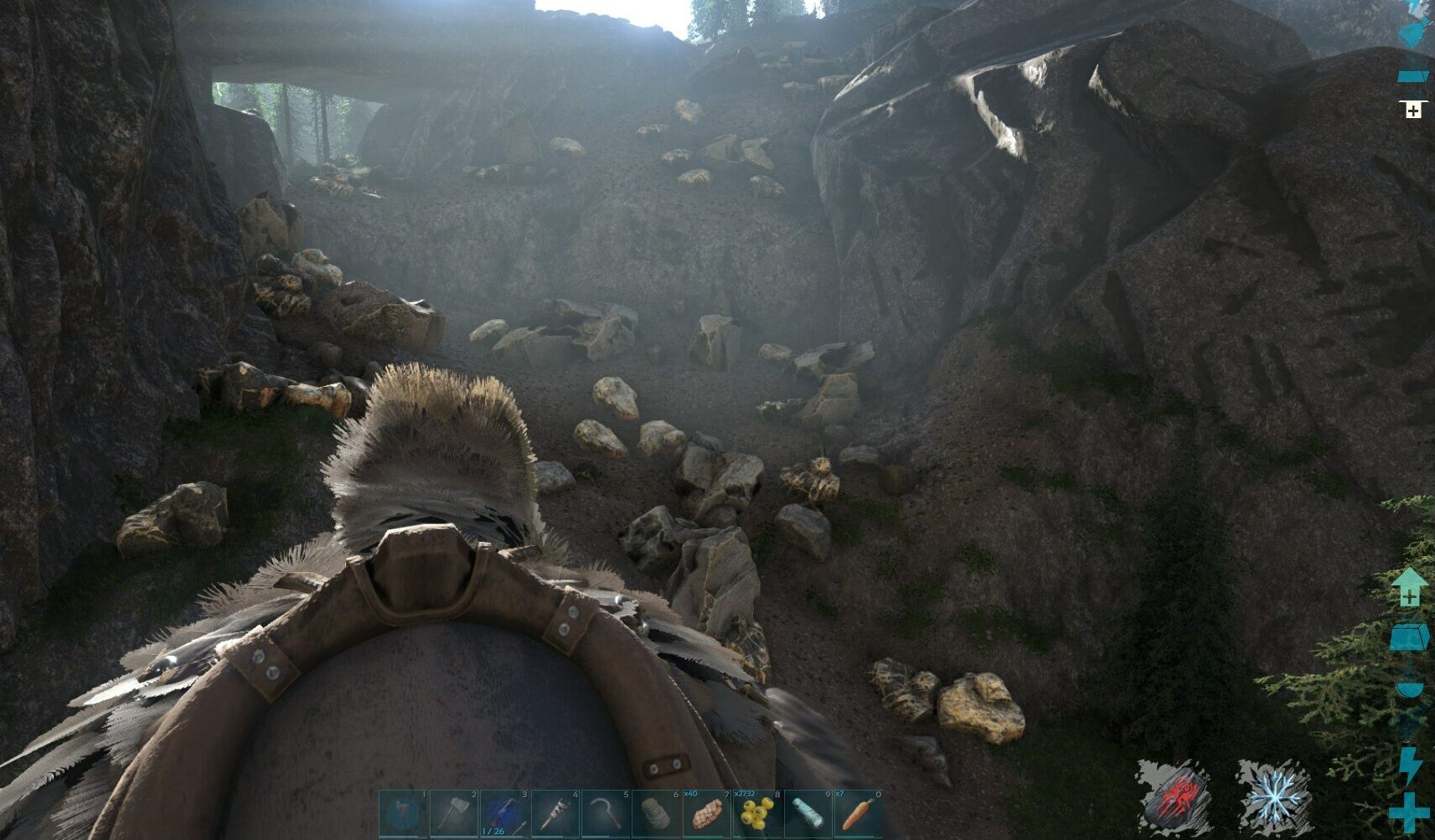The image size is (1435, 840).
Task: Equip the sickle from the hotbar
Action: click(x=606, y=813)
